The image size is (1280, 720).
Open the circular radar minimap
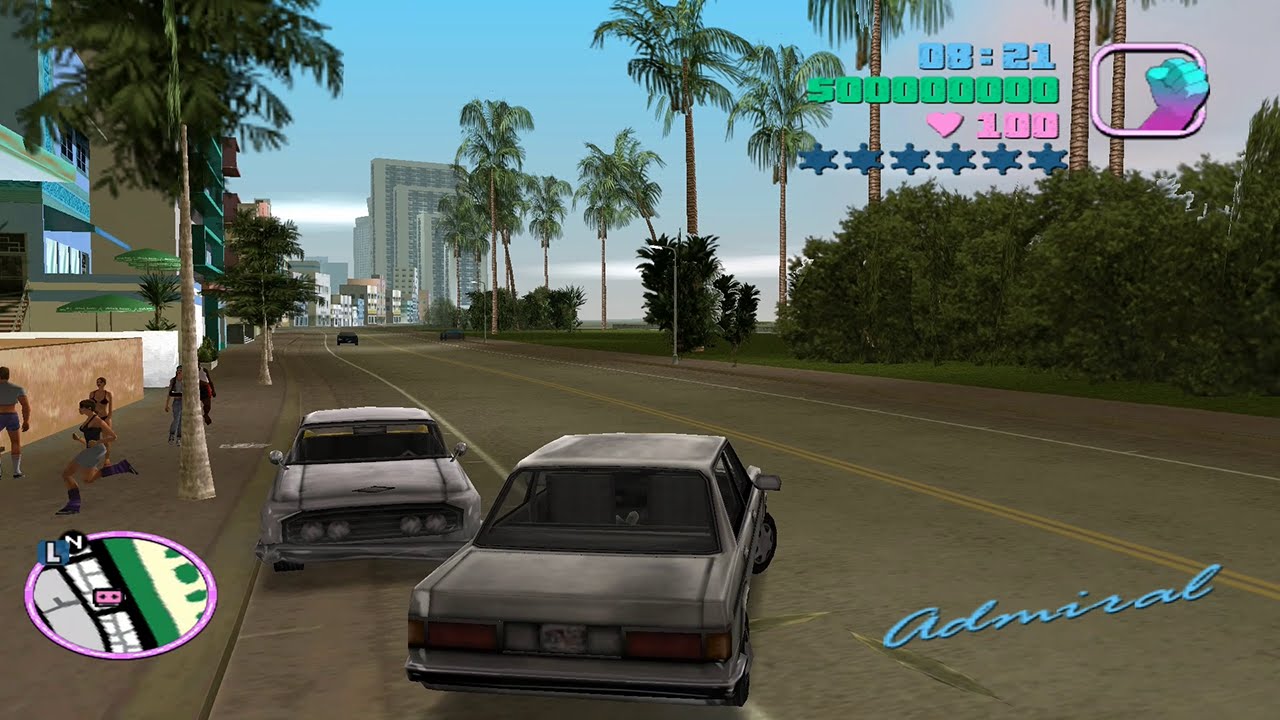click(120, 594)
